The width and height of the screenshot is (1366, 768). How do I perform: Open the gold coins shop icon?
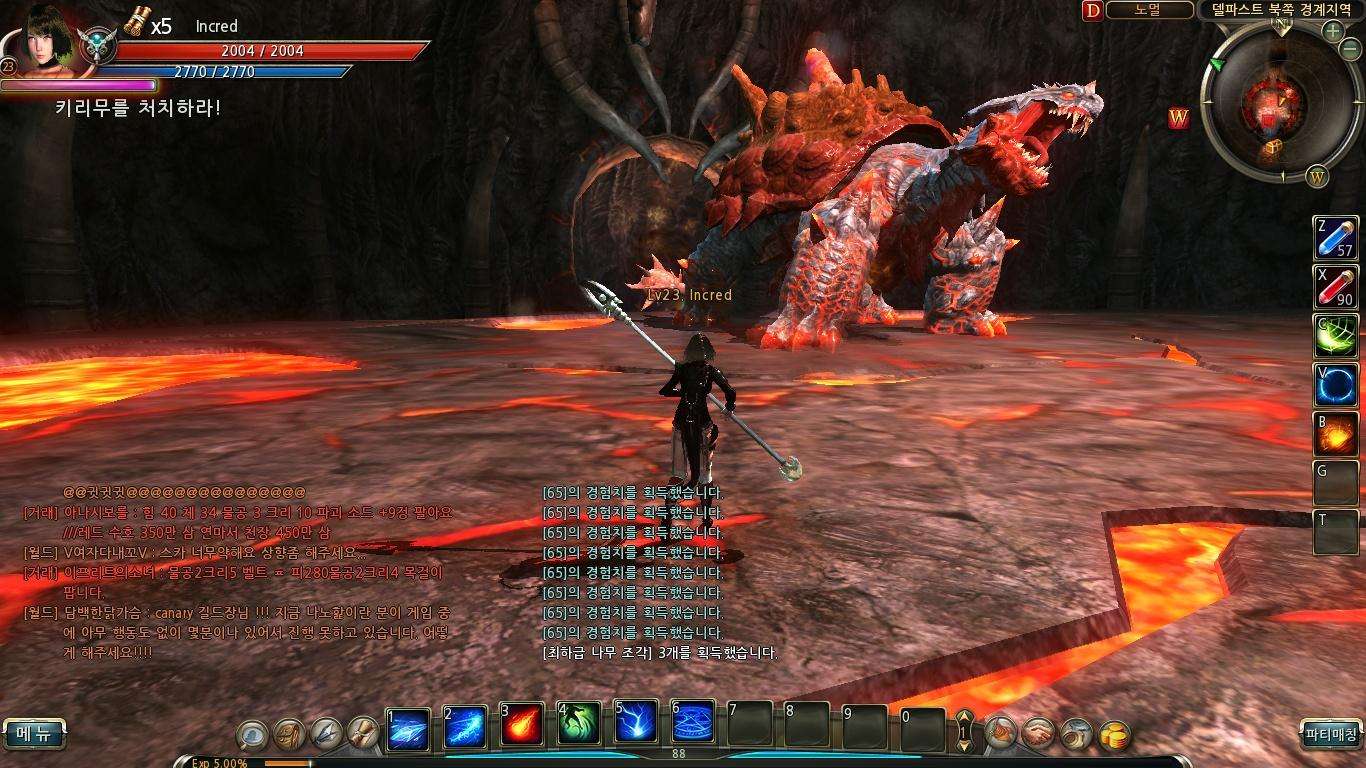1114,735
